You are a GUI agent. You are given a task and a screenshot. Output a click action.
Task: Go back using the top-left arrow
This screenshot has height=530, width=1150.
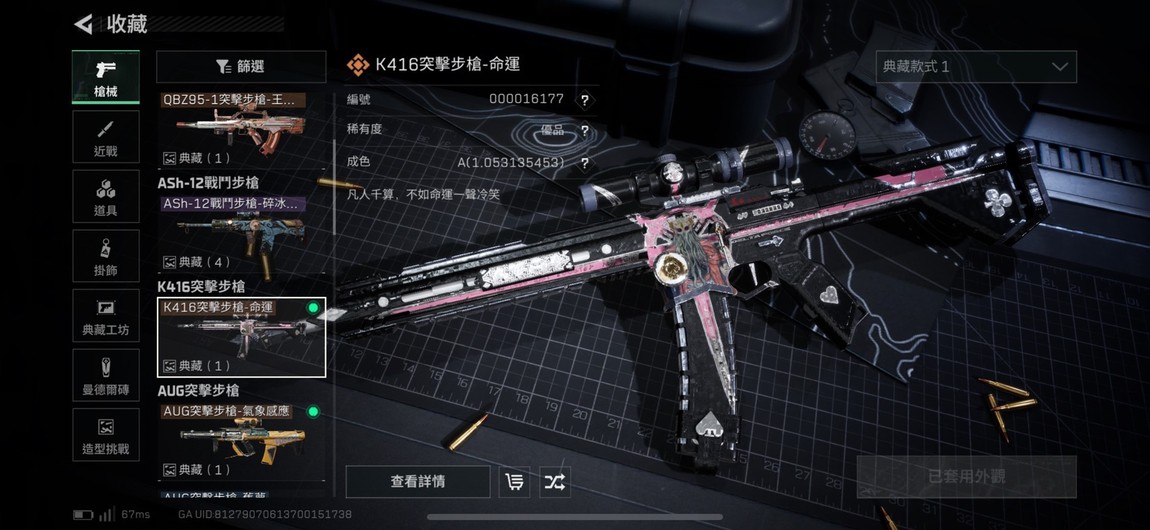point(84,24)
